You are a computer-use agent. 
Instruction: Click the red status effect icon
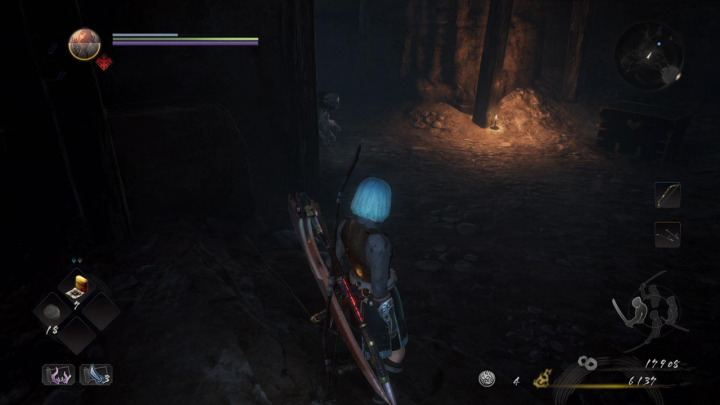102,63
